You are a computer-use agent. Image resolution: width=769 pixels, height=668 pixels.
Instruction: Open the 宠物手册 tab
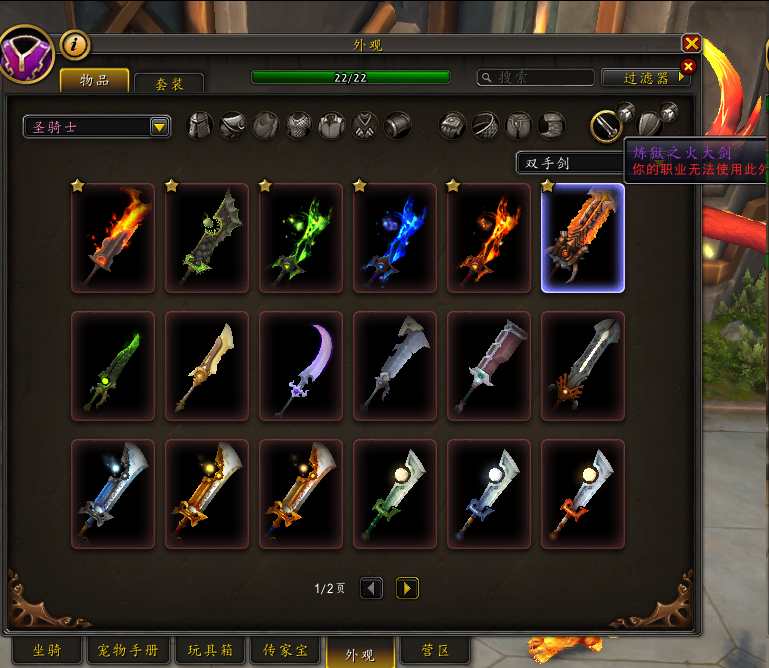127,651
